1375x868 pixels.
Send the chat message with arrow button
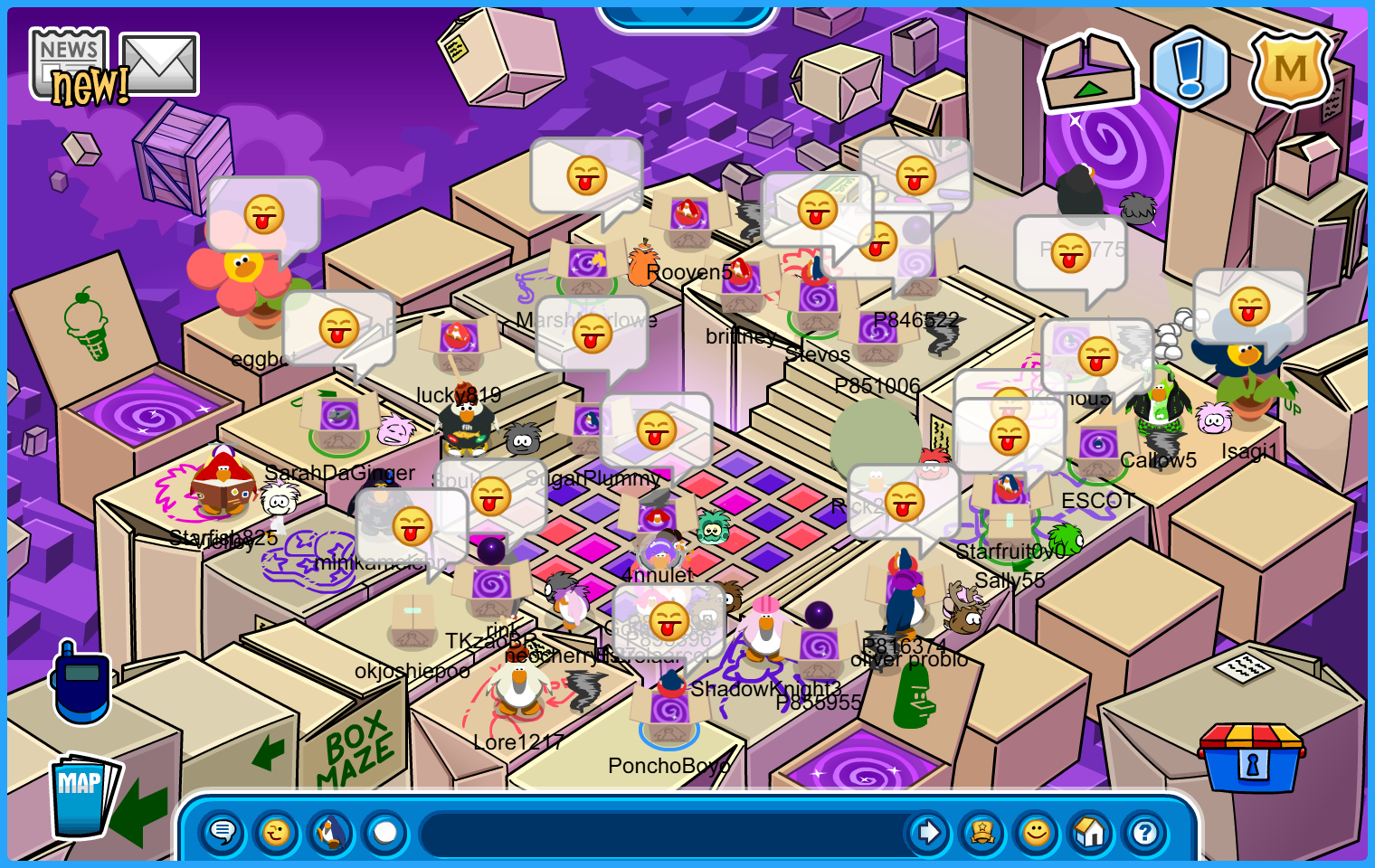pos(927,832)
